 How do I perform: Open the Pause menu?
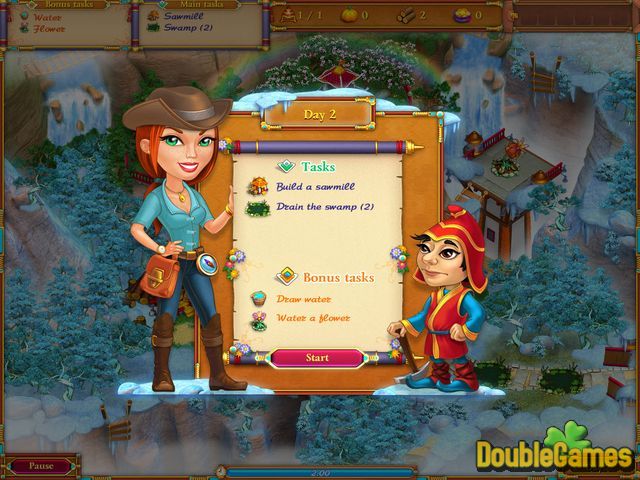[41, 466]
